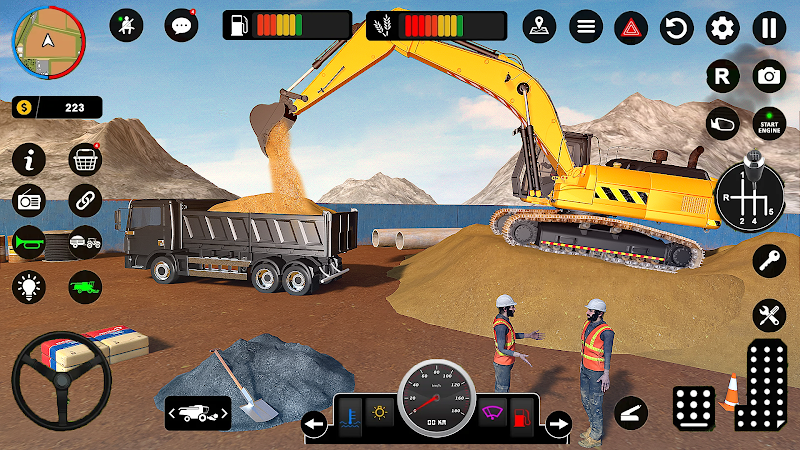Open the gear settings menu

pyautogui.click(x=722, y=27)
